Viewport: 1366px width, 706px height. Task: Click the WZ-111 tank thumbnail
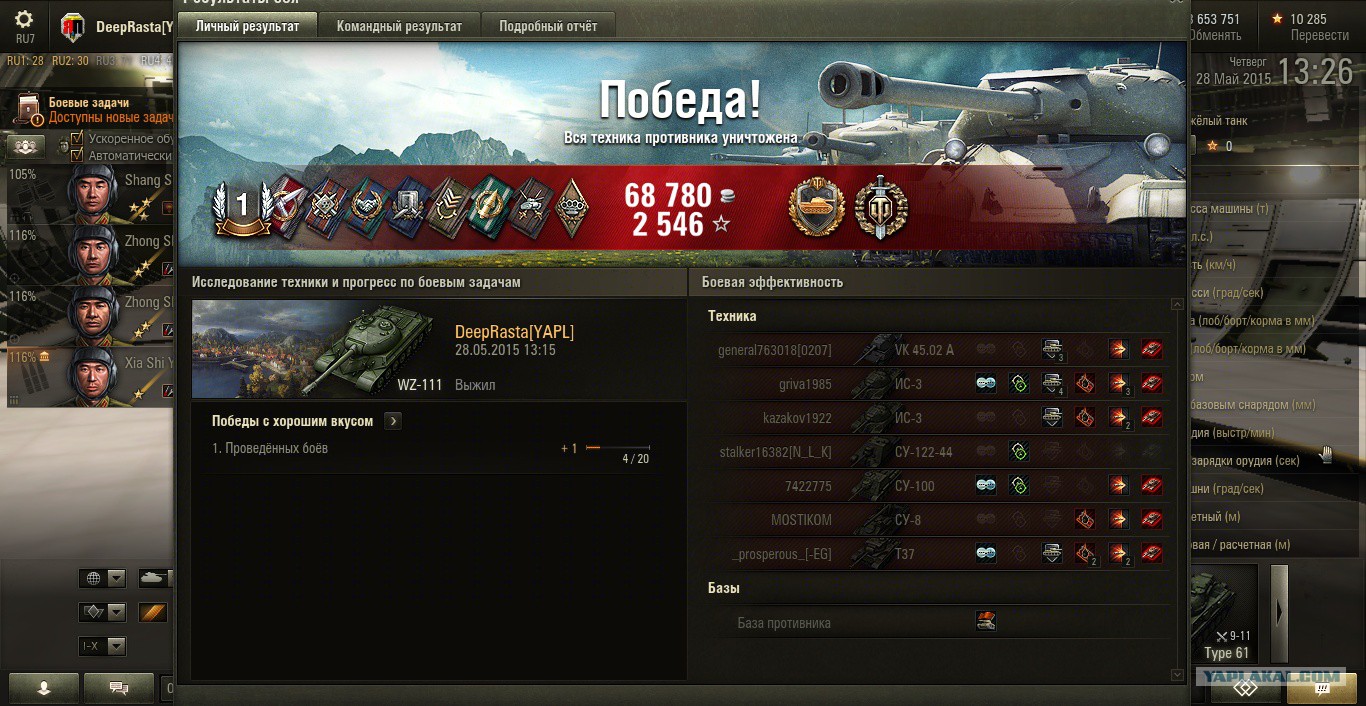click(x=312, y=349)
